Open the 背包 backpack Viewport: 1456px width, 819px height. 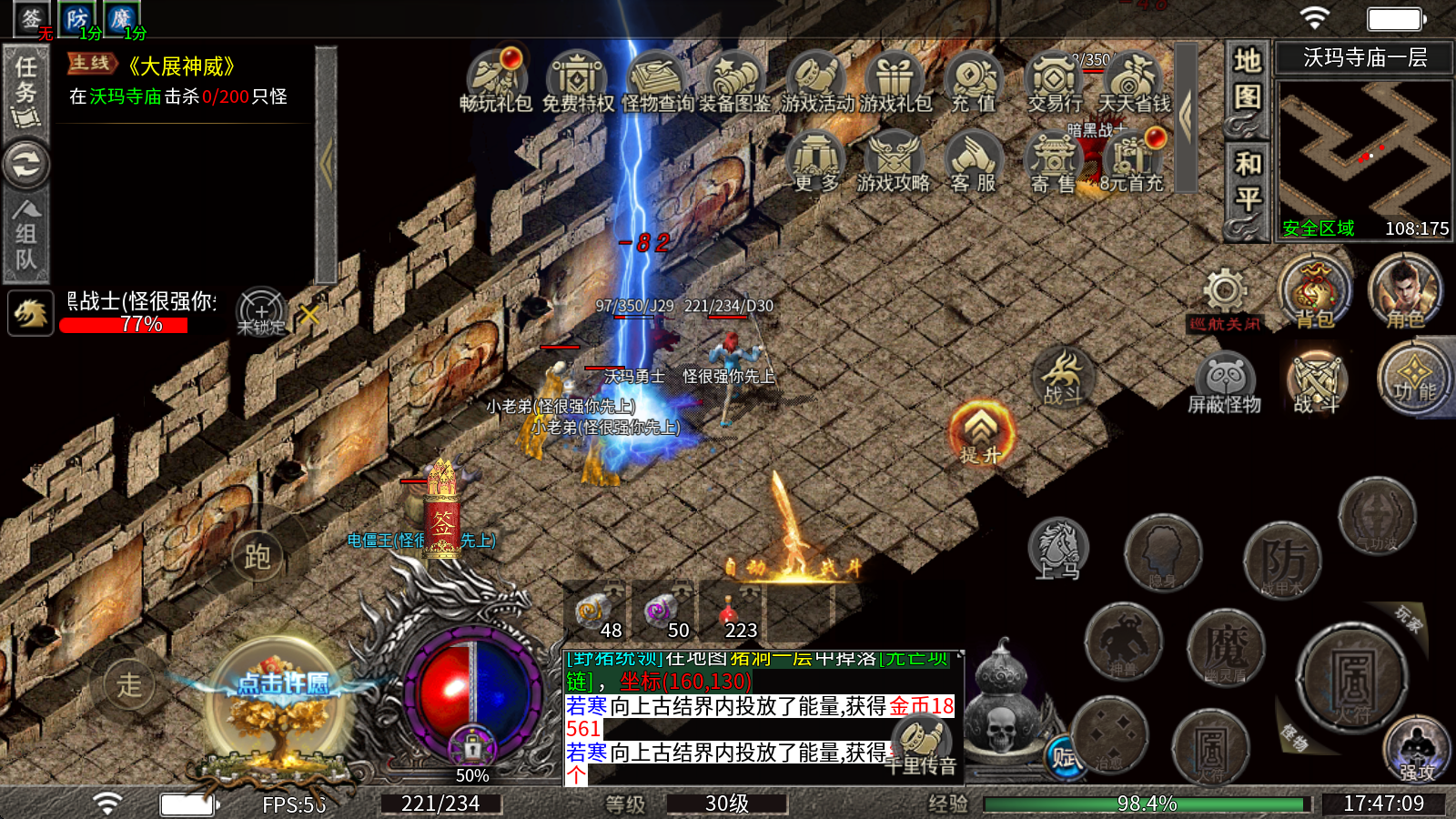pos(1314,293)
